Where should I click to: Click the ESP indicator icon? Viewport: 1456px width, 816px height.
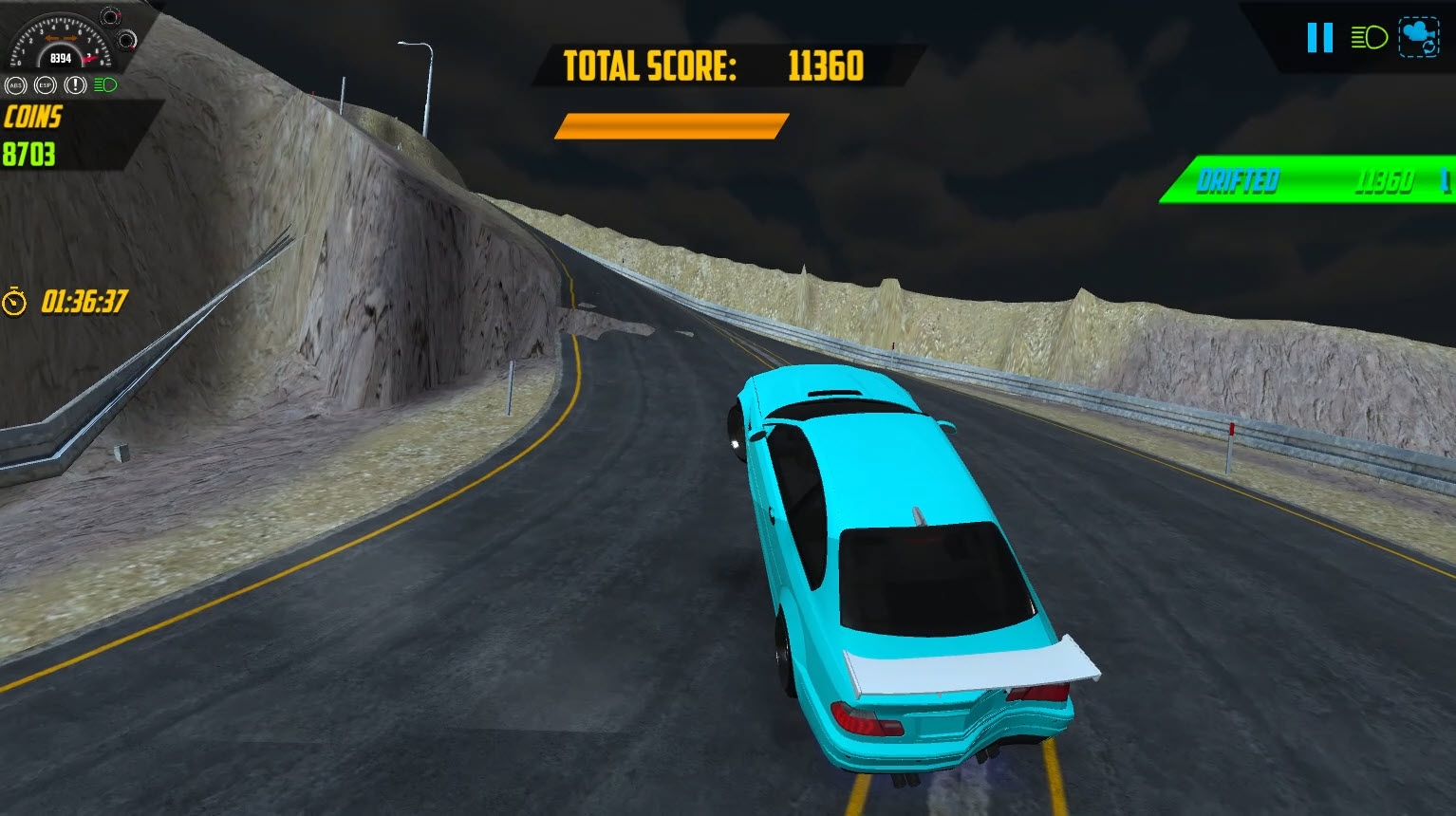[44, 84]
